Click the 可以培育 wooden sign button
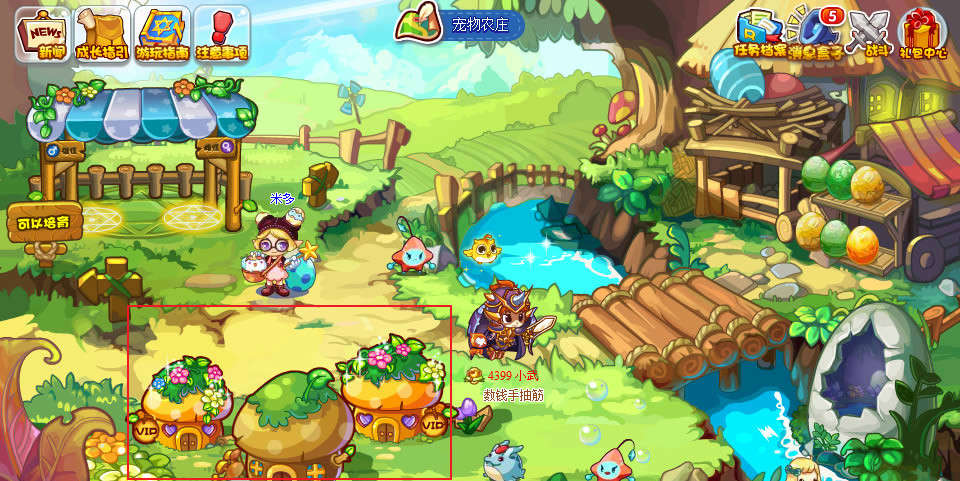Image resolution: width=960 pixels, height=481 pixels. pos(44,221)
